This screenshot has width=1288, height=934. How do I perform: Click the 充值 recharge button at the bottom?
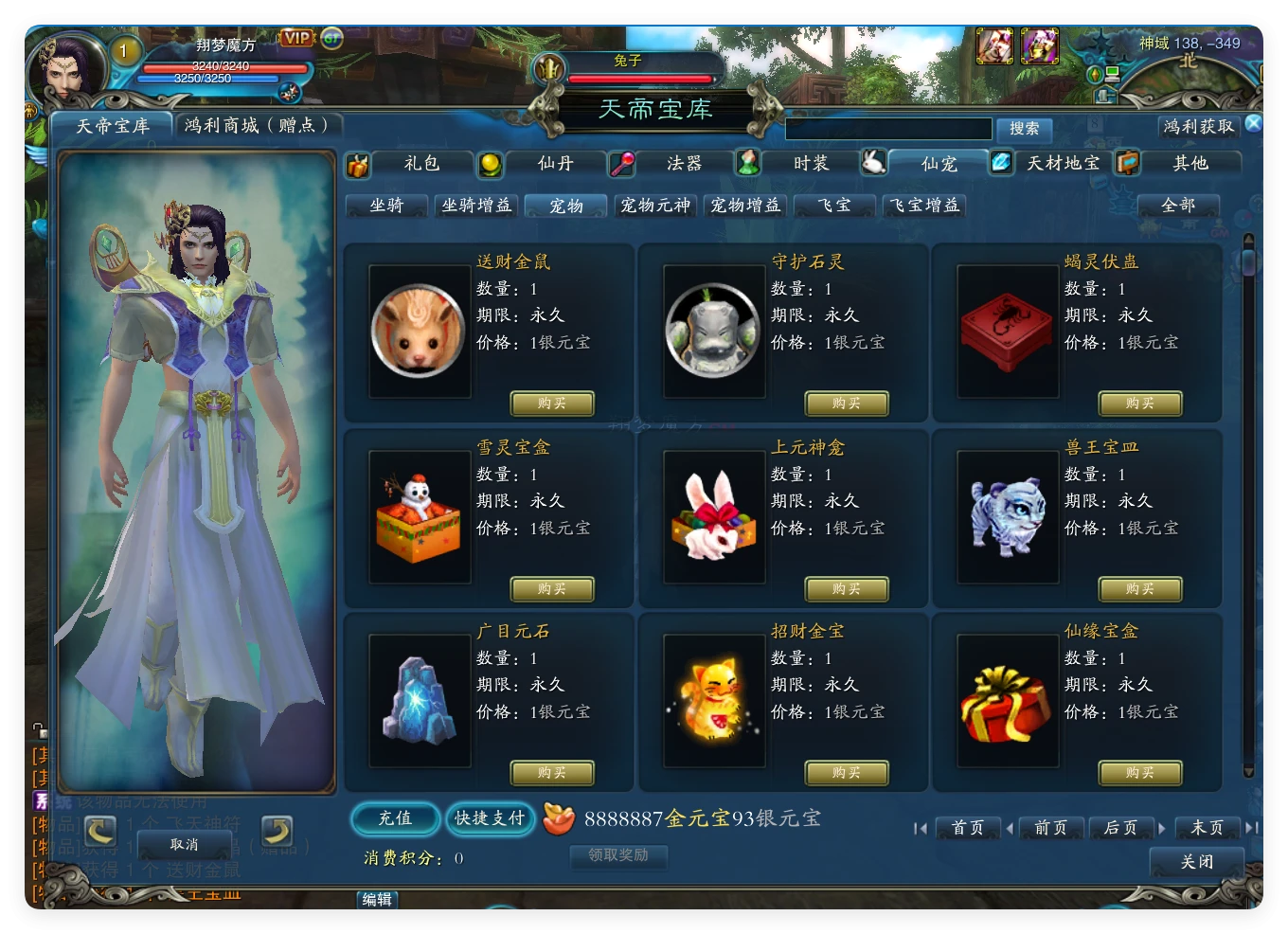point(395,819)
